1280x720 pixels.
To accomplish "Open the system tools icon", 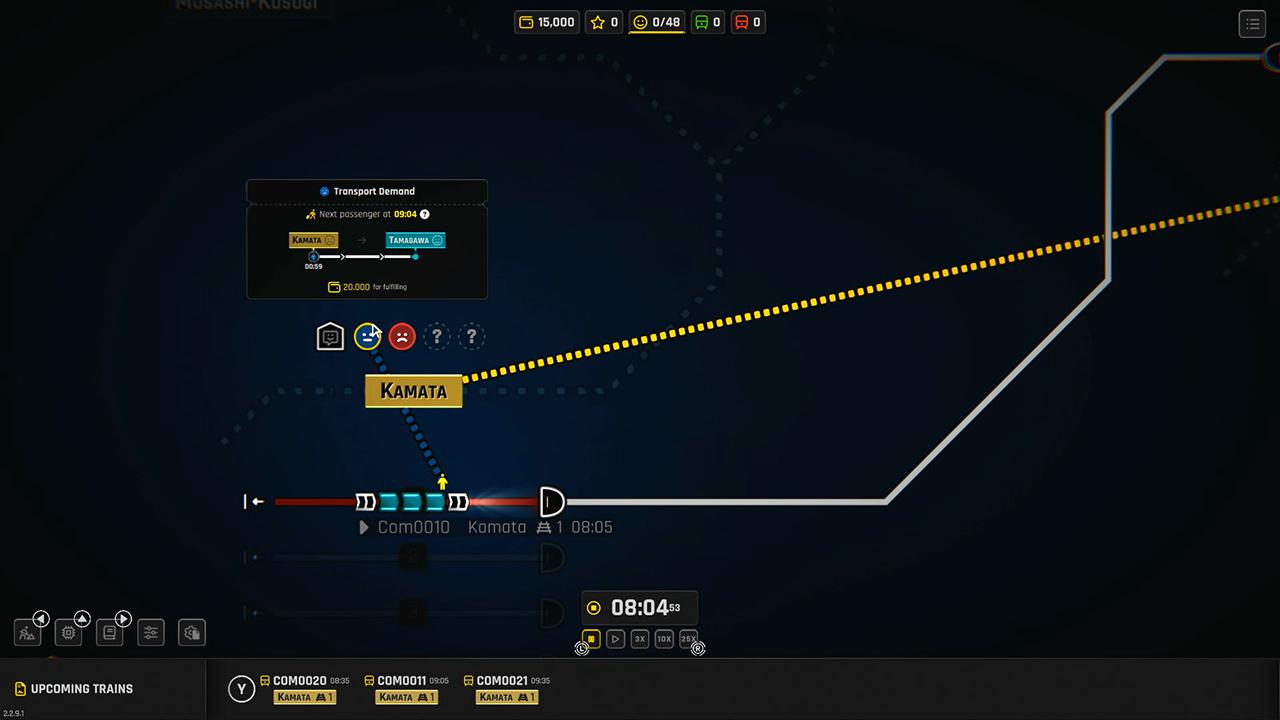I will (x=191, y=632).
